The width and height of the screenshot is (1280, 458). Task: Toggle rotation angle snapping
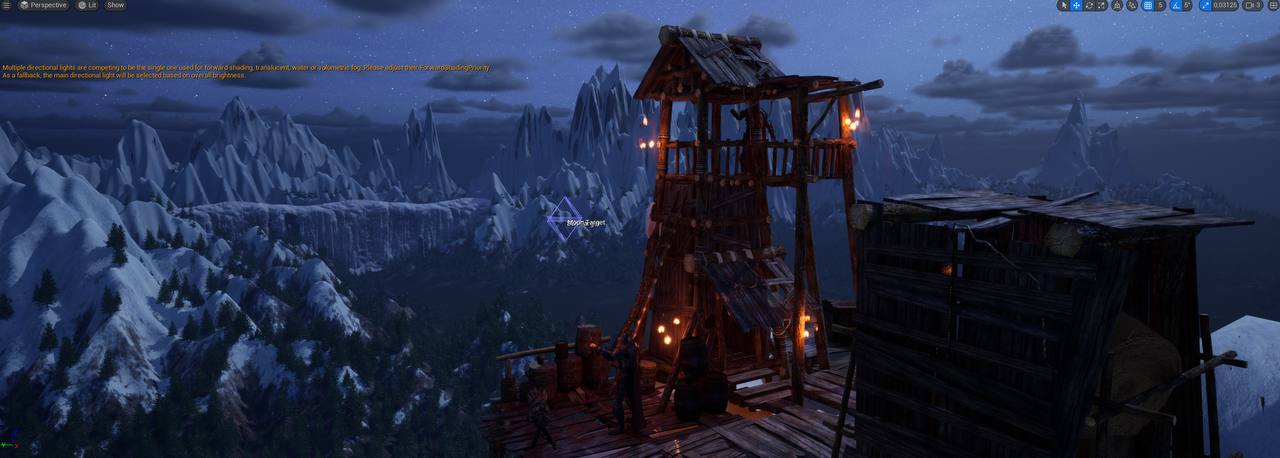click(x=1176, y=5)
